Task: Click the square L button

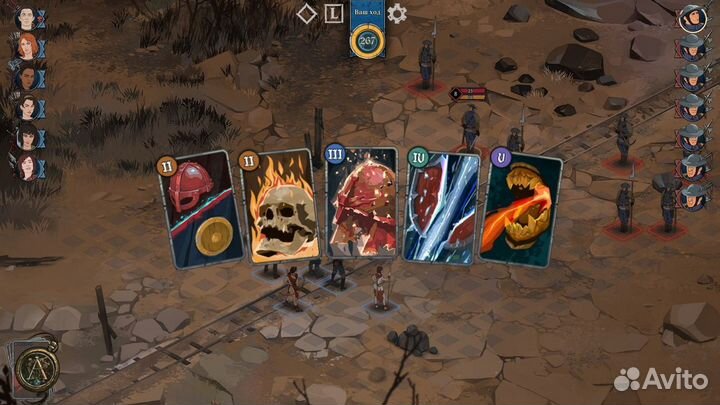Action: point(334,13)
